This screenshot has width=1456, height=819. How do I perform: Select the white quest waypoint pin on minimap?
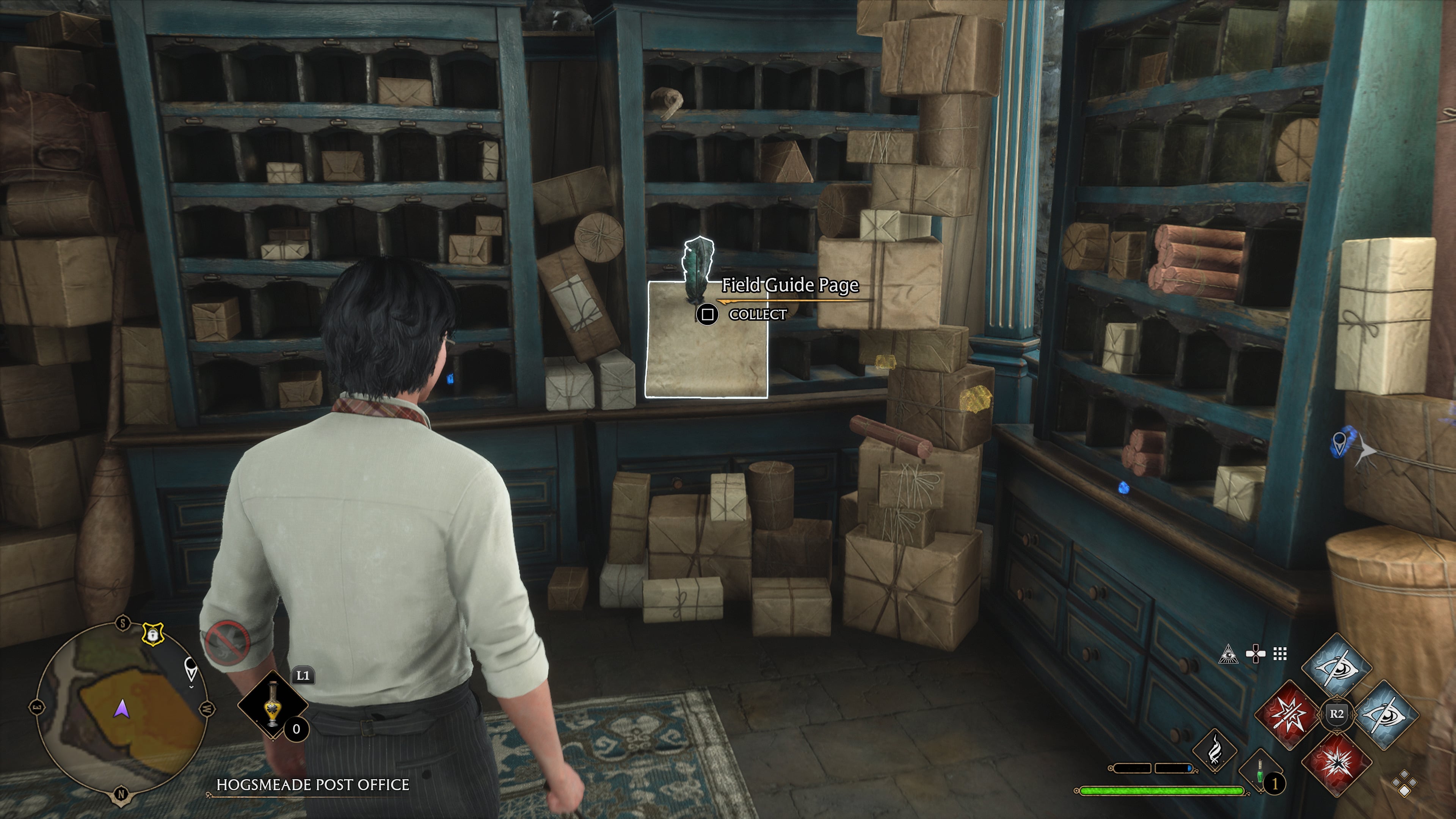(191, 670)
